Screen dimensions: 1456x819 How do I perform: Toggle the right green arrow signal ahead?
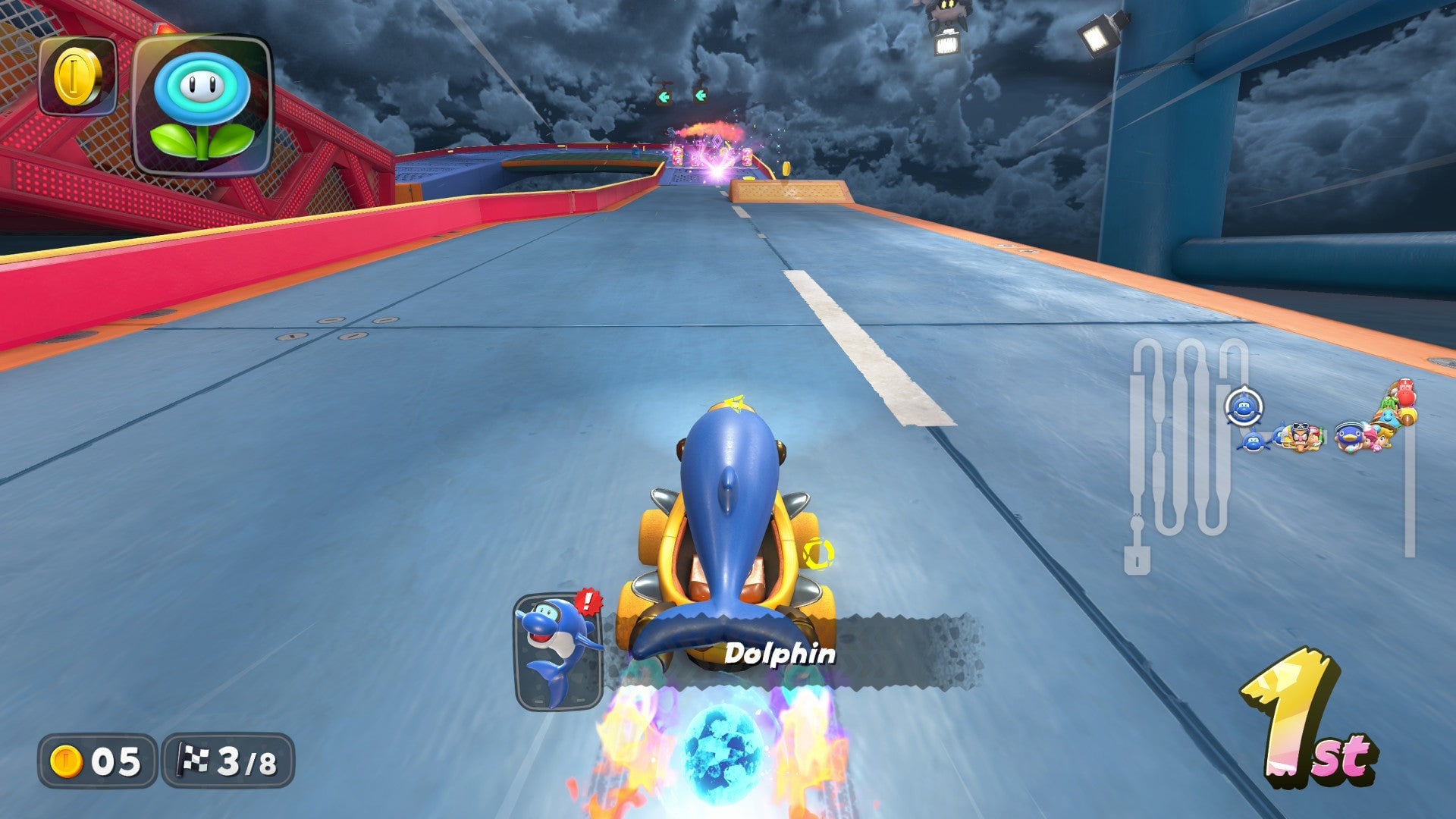click(x=701, y=95)
